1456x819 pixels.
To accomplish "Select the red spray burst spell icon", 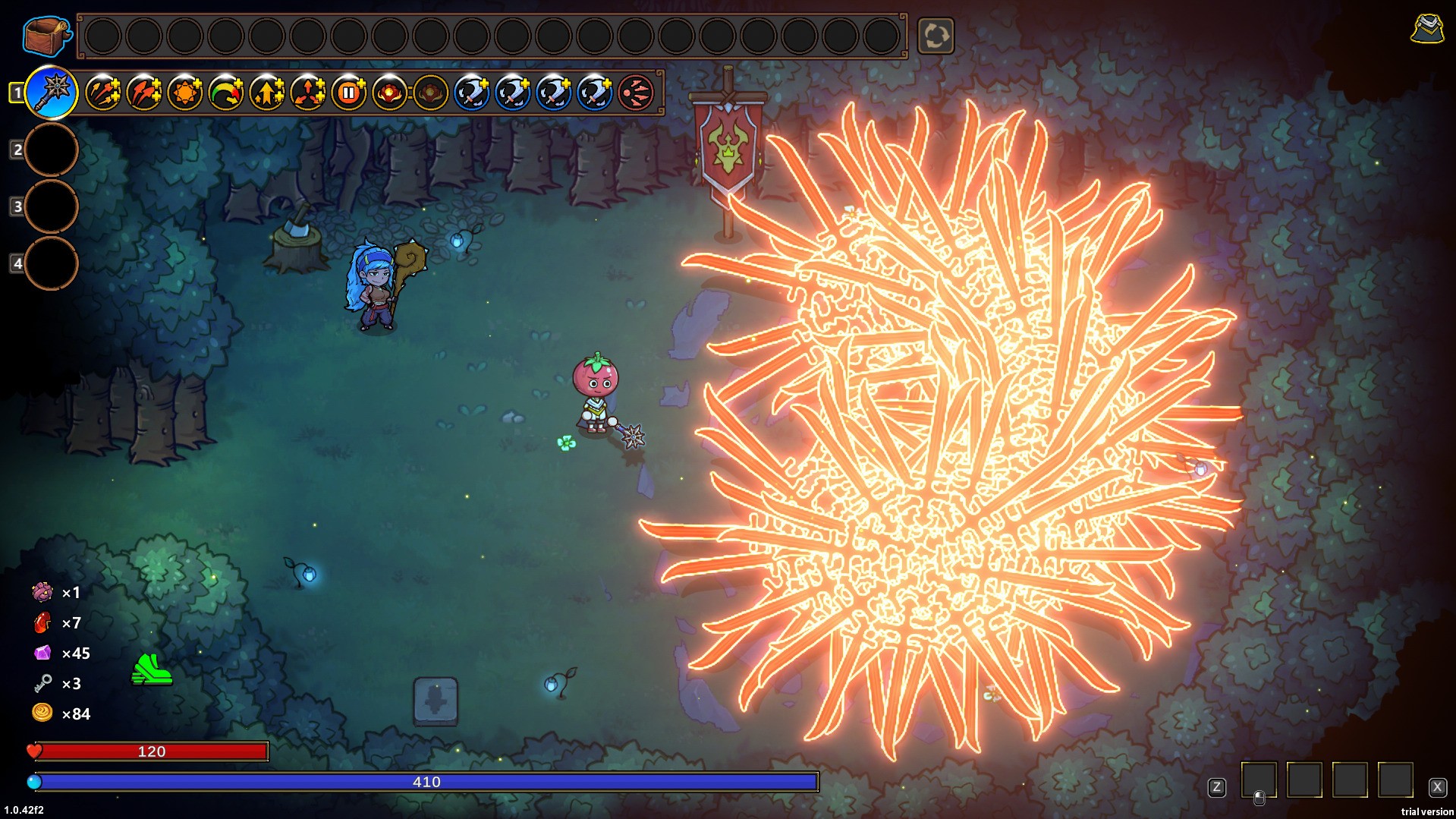I will coord(636,93).
